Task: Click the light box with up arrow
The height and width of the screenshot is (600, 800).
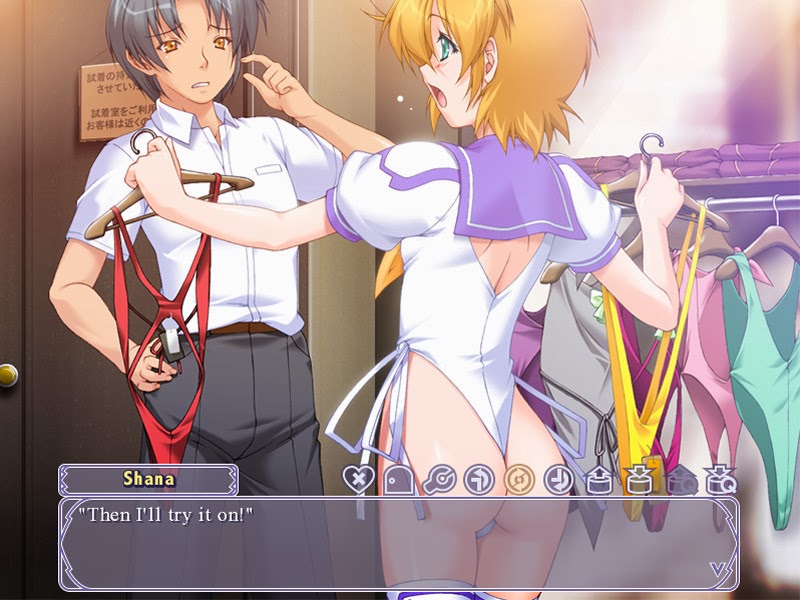Action: click(597, 479)
